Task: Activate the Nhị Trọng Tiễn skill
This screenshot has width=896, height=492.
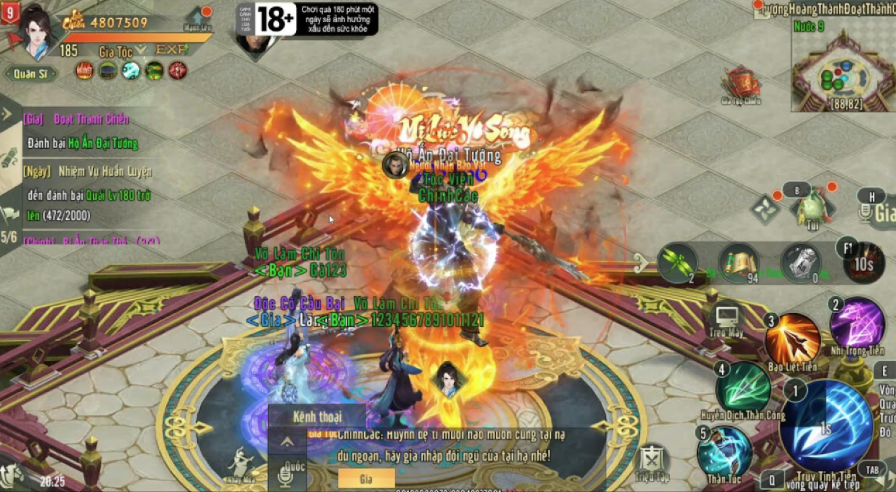Action: tap(856, 324)
